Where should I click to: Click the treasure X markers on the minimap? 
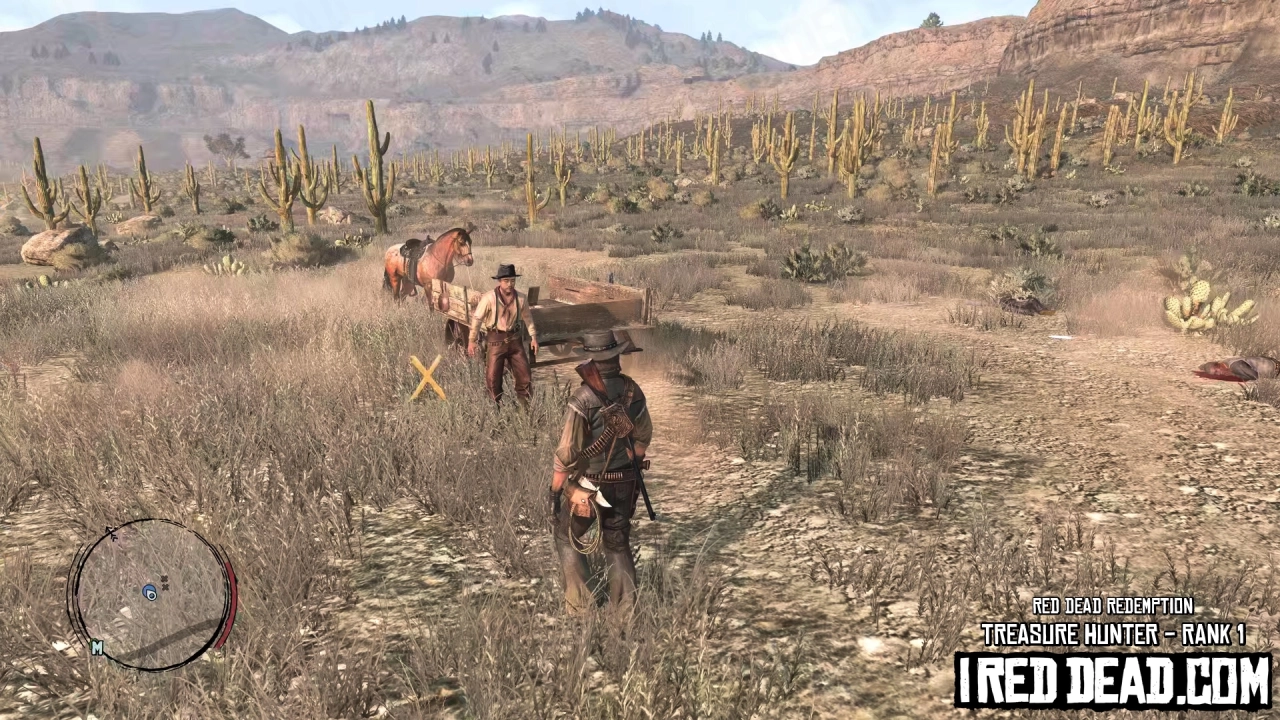[x=165, y=581]
